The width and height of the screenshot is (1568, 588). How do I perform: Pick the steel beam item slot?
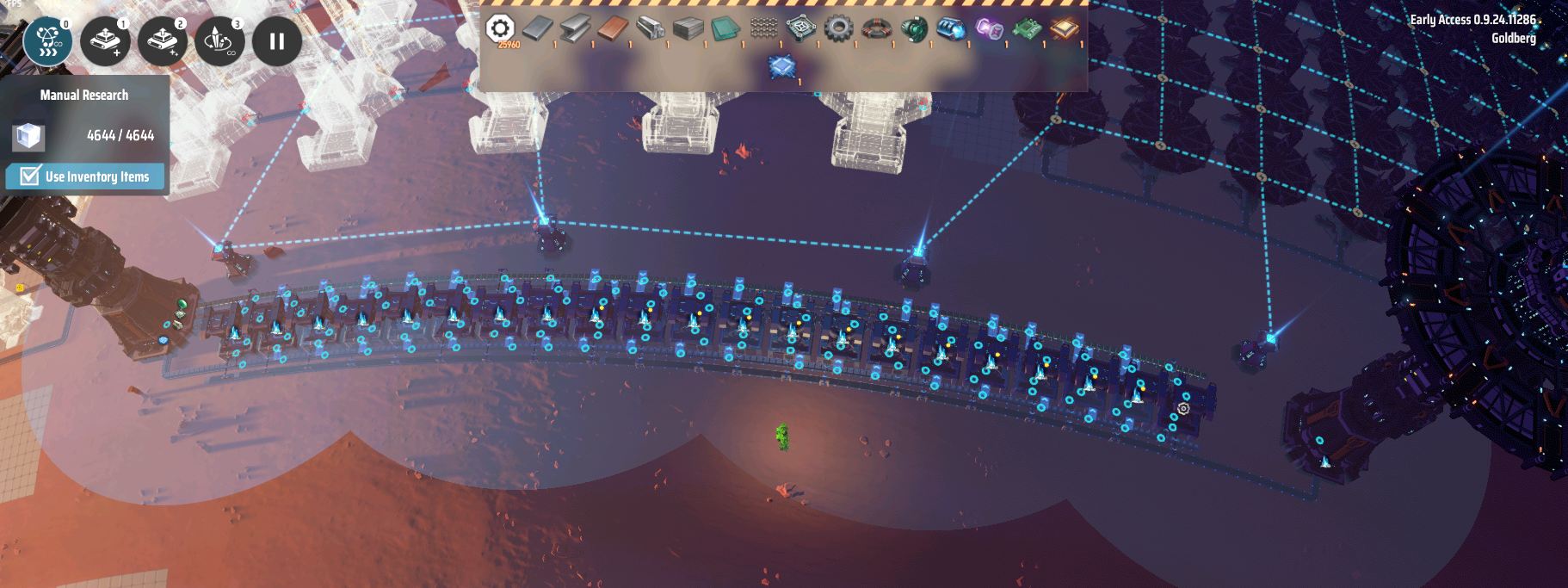(x=575, y=29)
